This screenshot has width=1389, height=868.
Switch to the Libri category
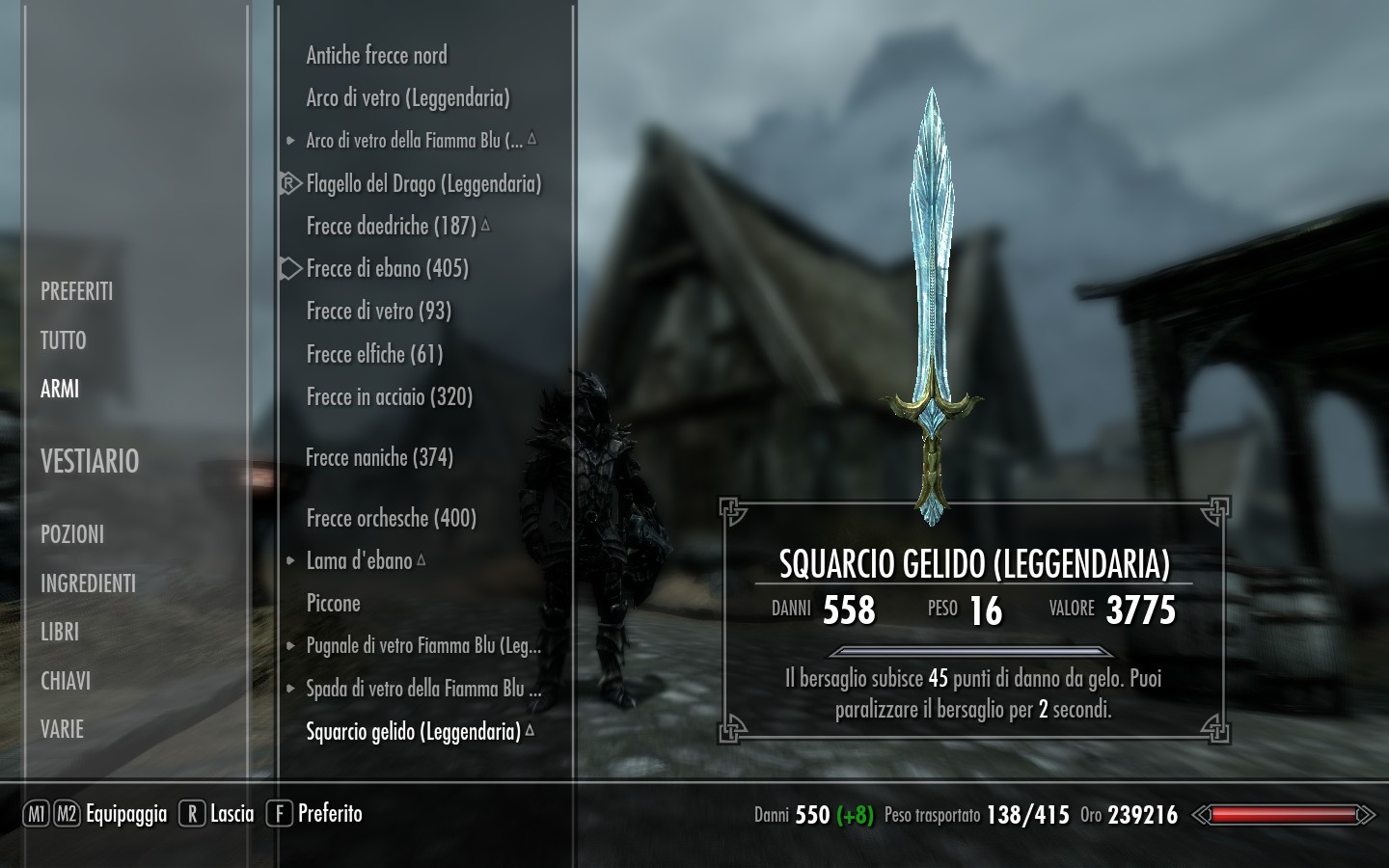click(60, 632)
